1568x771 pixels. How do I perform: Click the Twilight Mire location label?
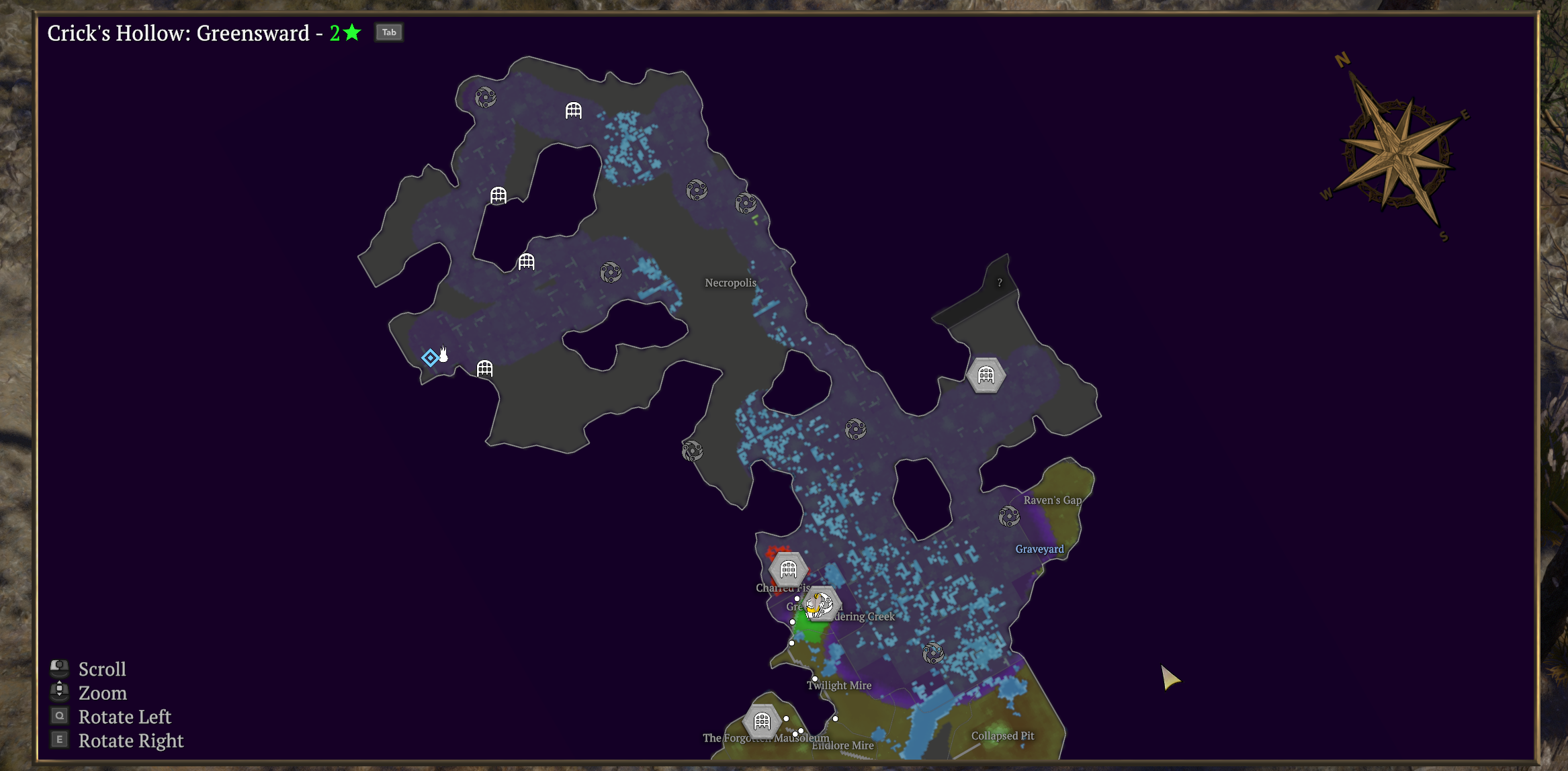pos(839,686)
